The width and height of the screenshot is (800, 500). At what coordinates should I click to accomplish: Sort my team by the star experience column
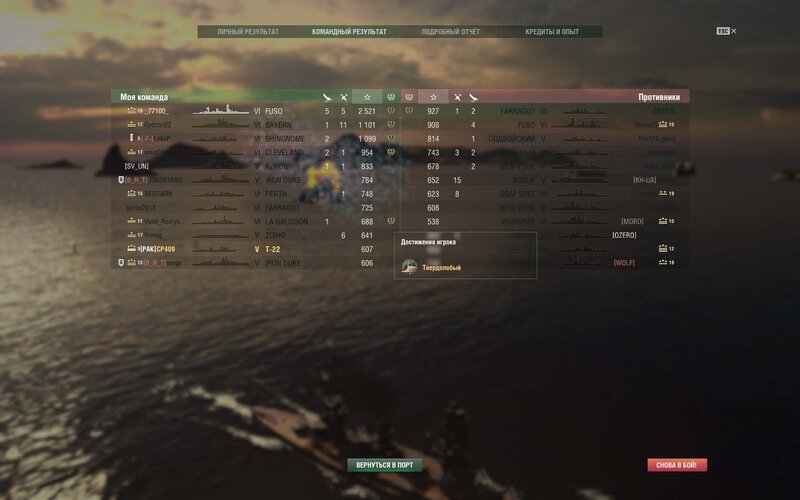click(x=367, y=97)
